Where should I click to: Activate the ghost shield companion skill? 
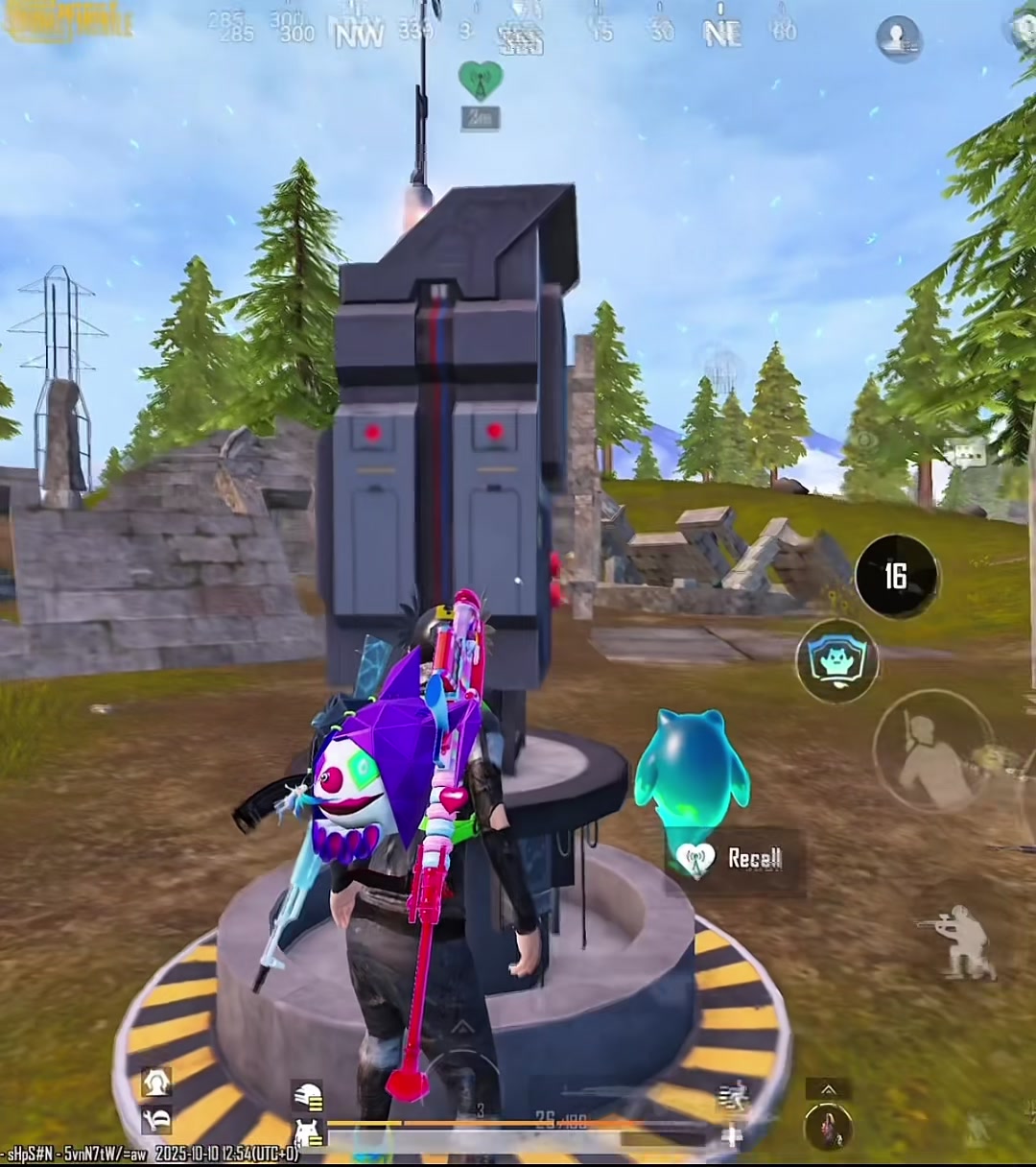tap(836, 660)
